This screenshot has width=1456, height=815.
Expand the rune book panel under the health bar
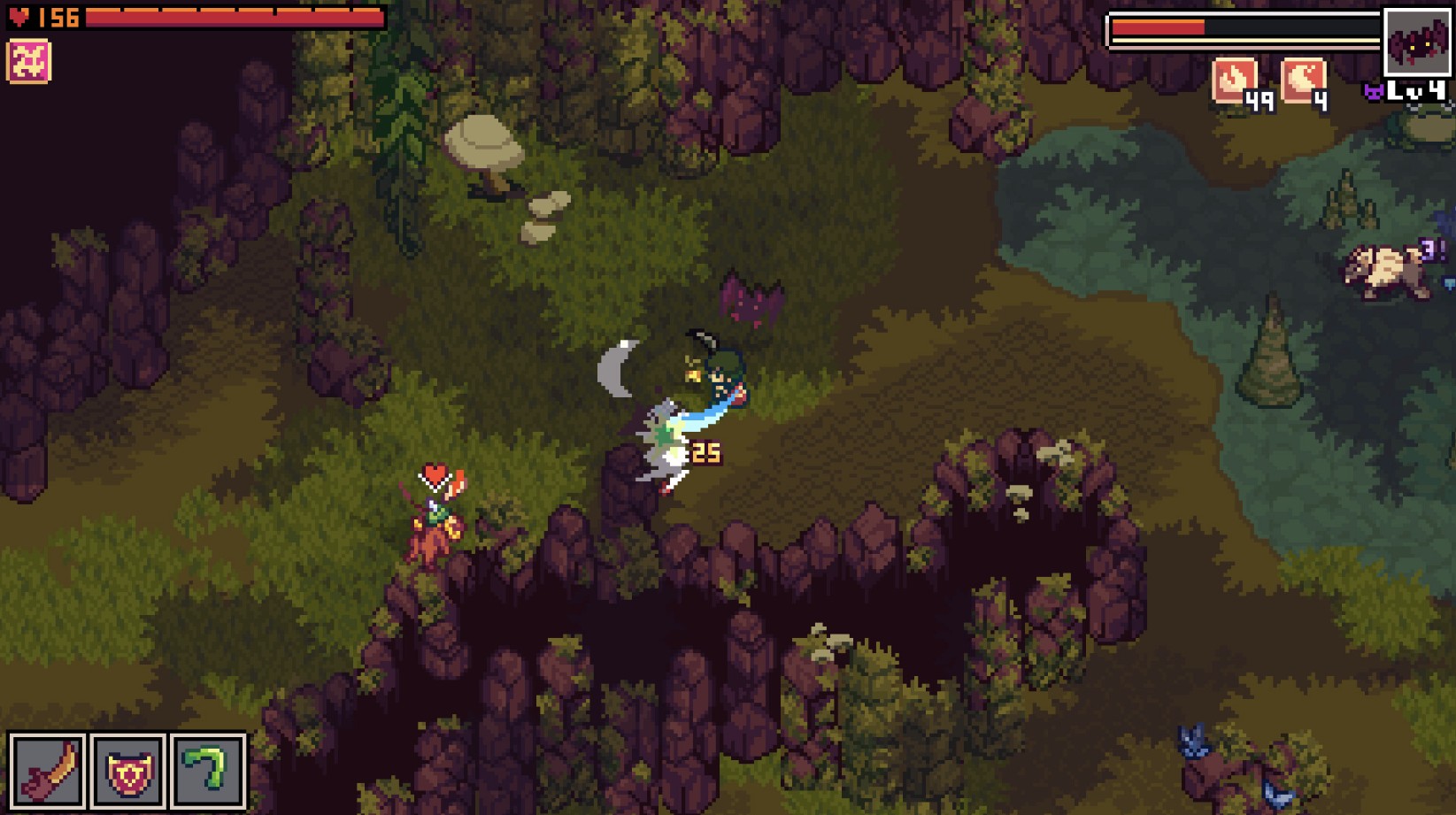[x=29, y=60]
